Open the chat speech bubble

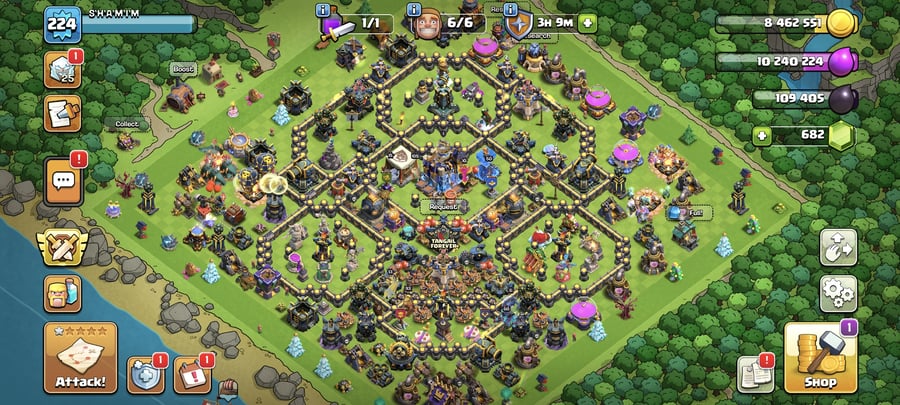coord(62,180)
